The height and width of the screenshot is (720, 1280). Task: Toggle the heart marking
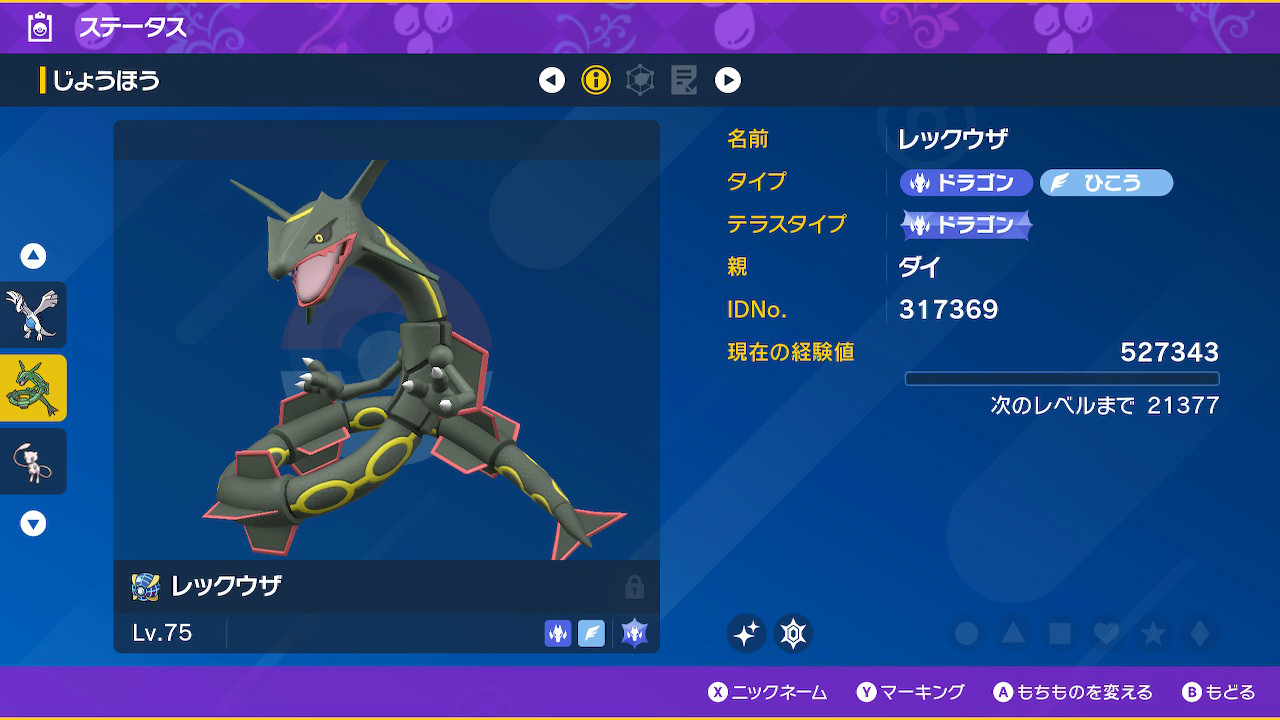click(1105, 633)
